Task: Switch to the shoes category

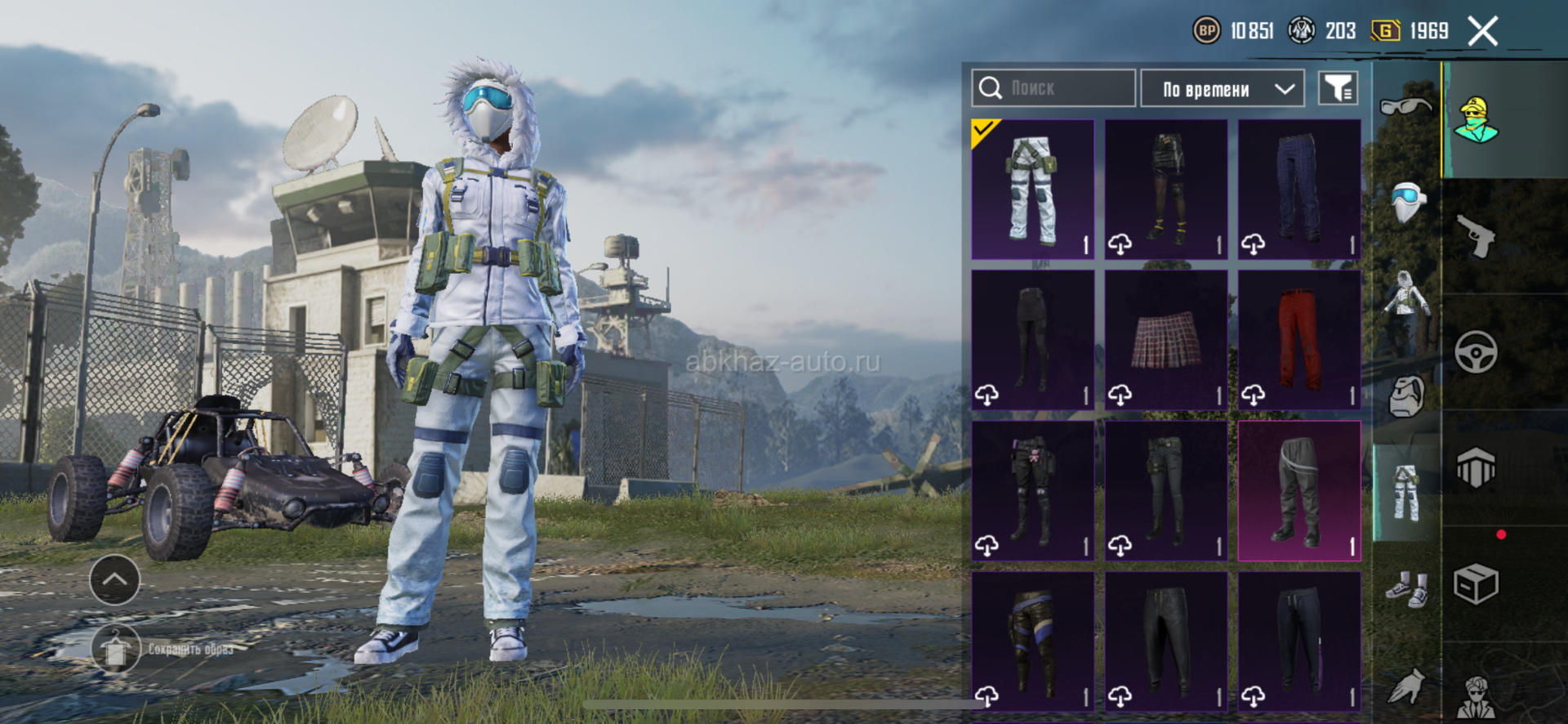Action: tap(1406, 588)
